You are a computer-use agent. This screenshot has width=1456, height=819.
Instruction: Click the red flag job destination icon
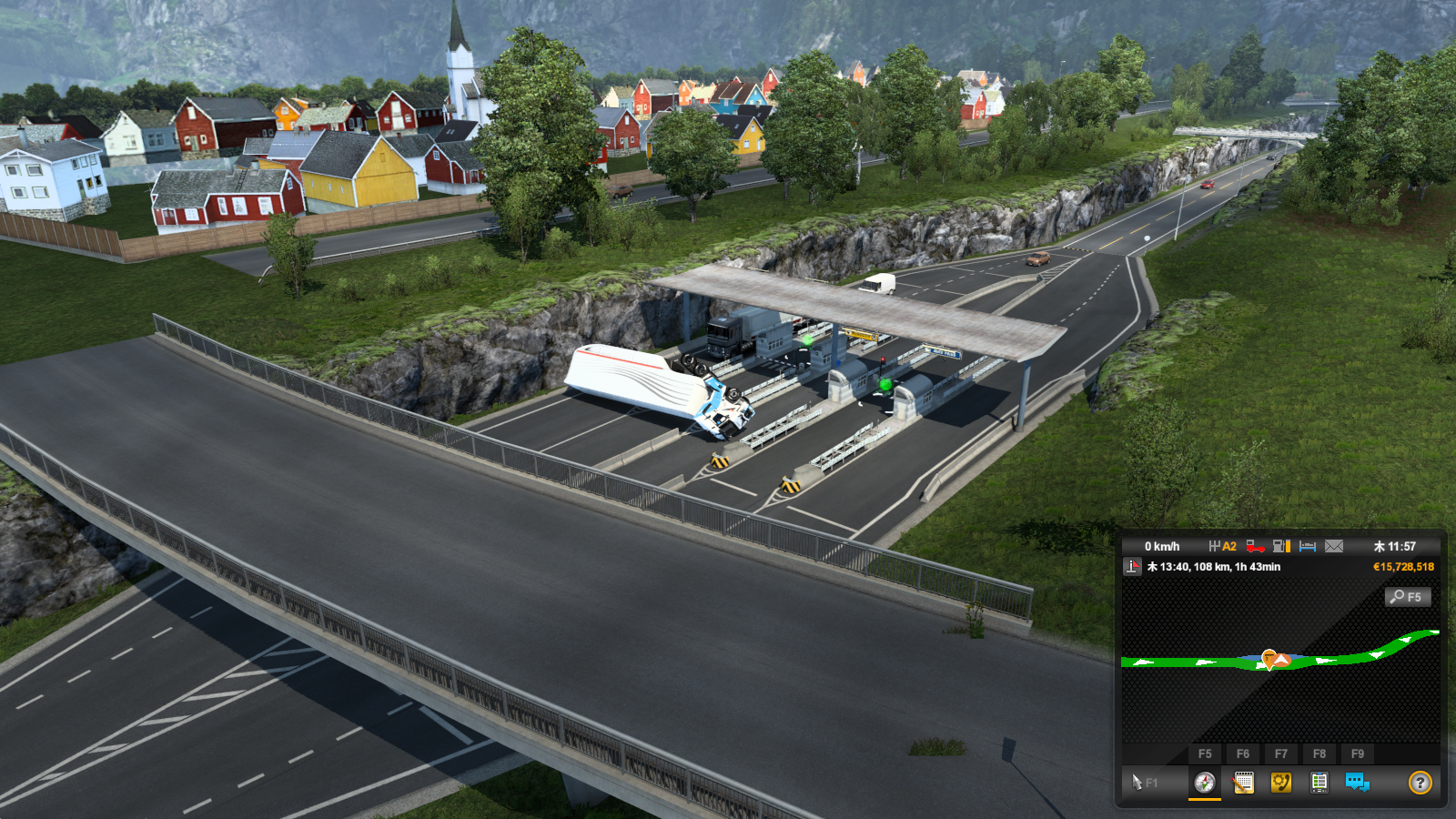(1132, 567)
